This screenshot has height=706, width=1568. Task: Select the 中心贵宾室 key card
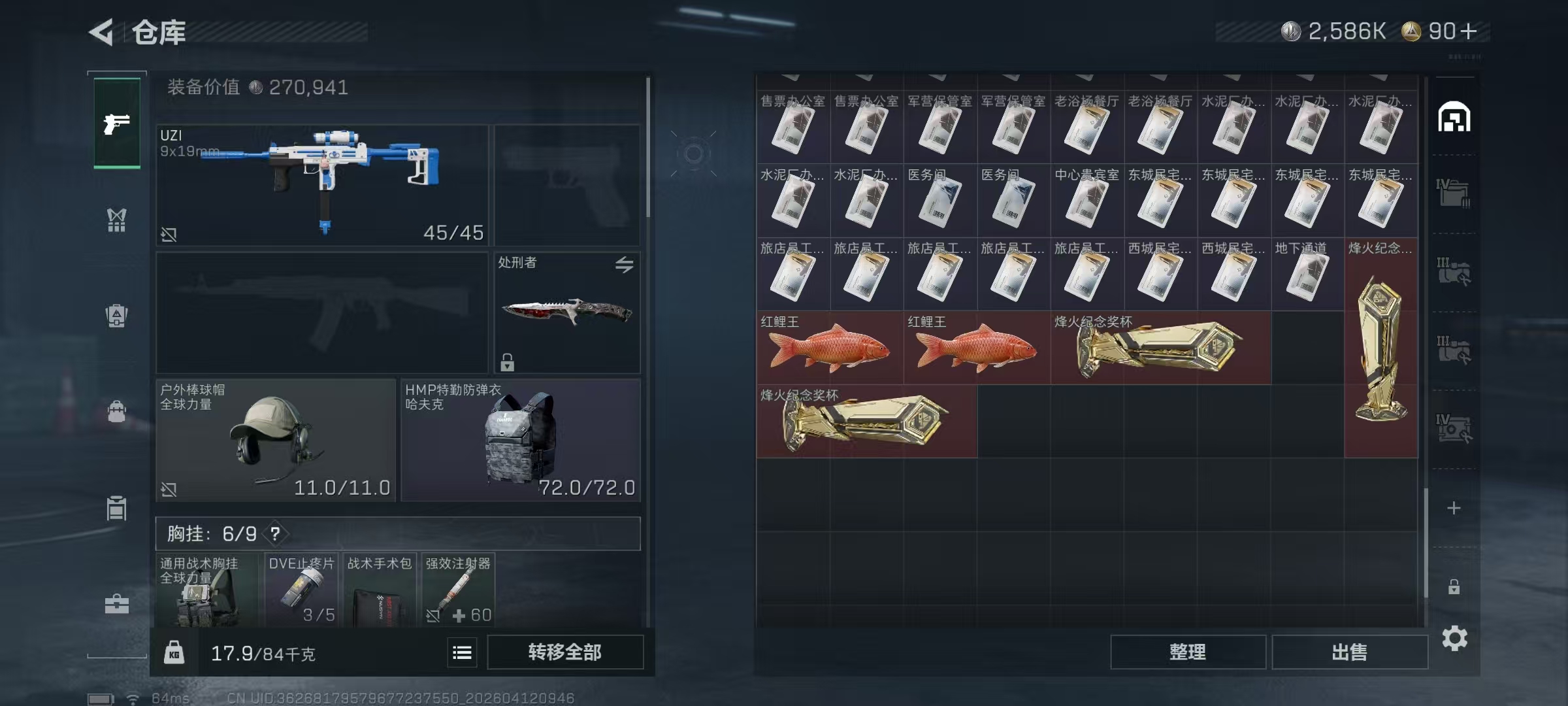(1086, 201)
